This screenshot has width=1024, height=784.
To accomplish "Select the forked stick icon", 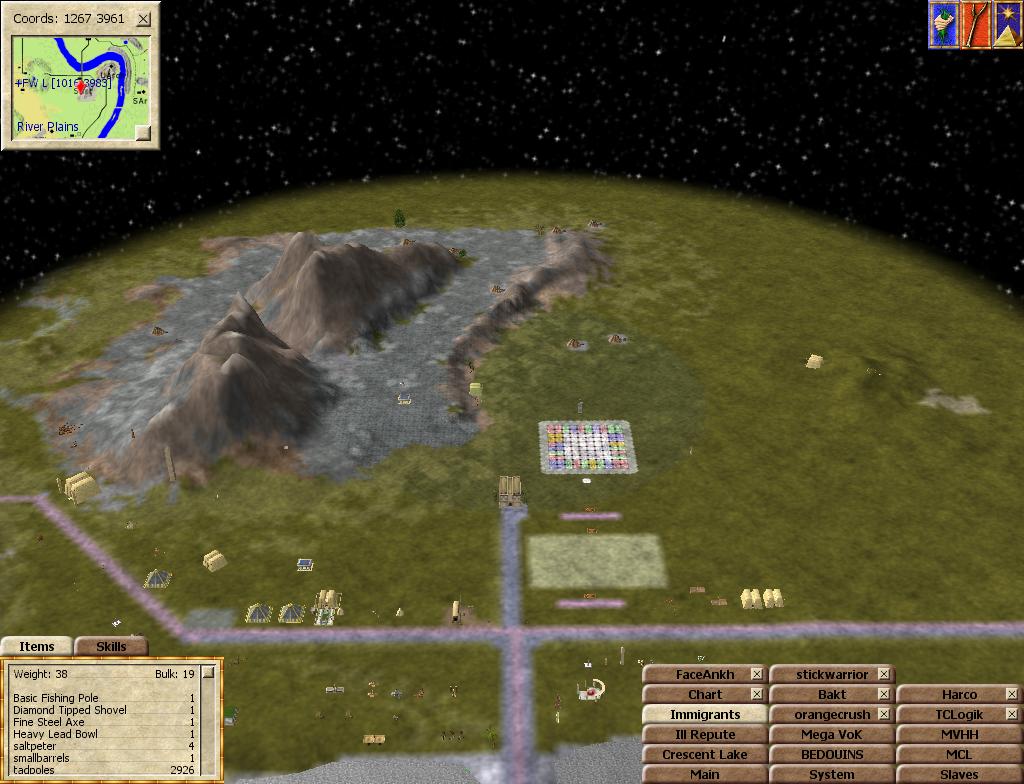I will [x=975, y=25].
